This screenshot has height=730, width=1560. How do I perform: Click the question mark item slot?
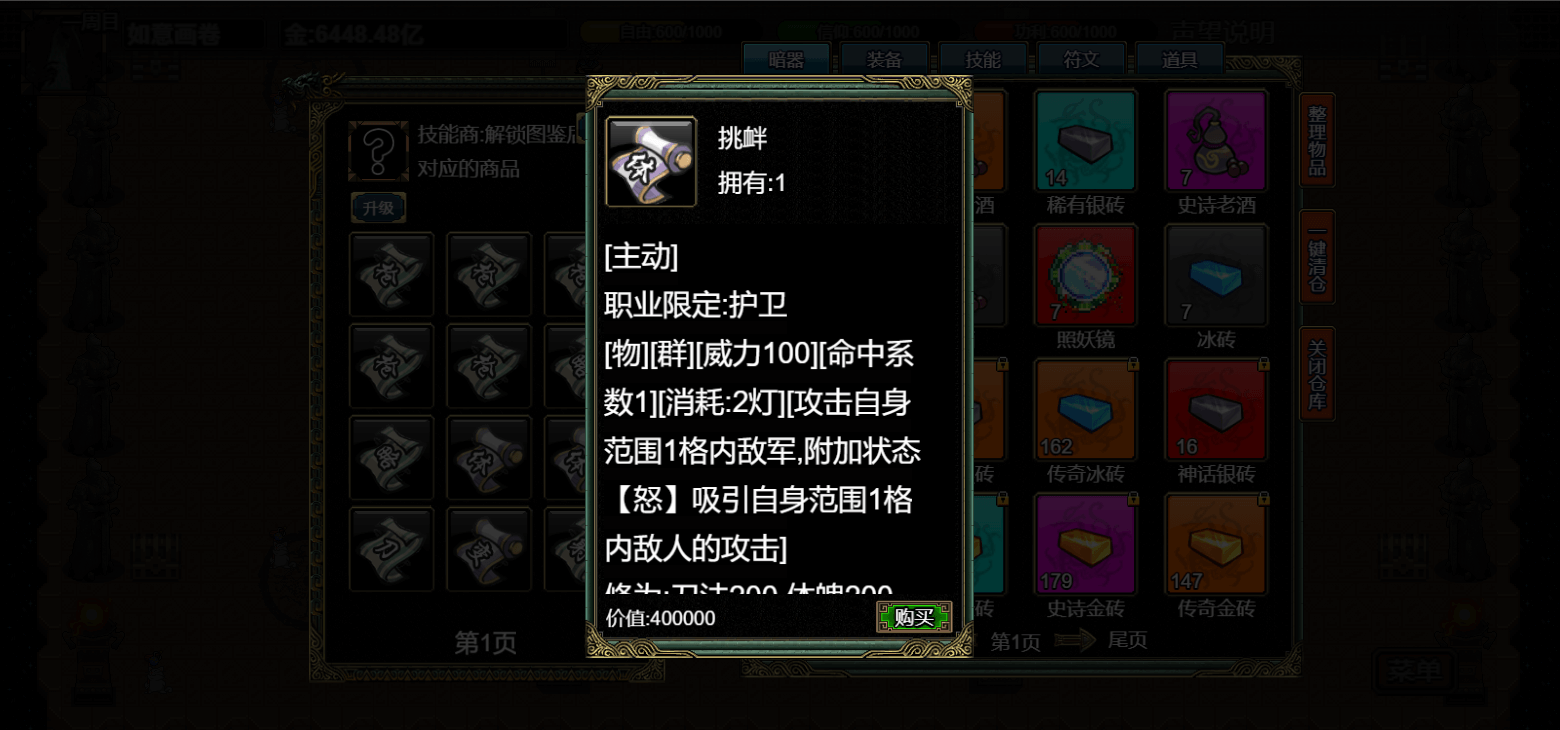click(x=378, y=152)
